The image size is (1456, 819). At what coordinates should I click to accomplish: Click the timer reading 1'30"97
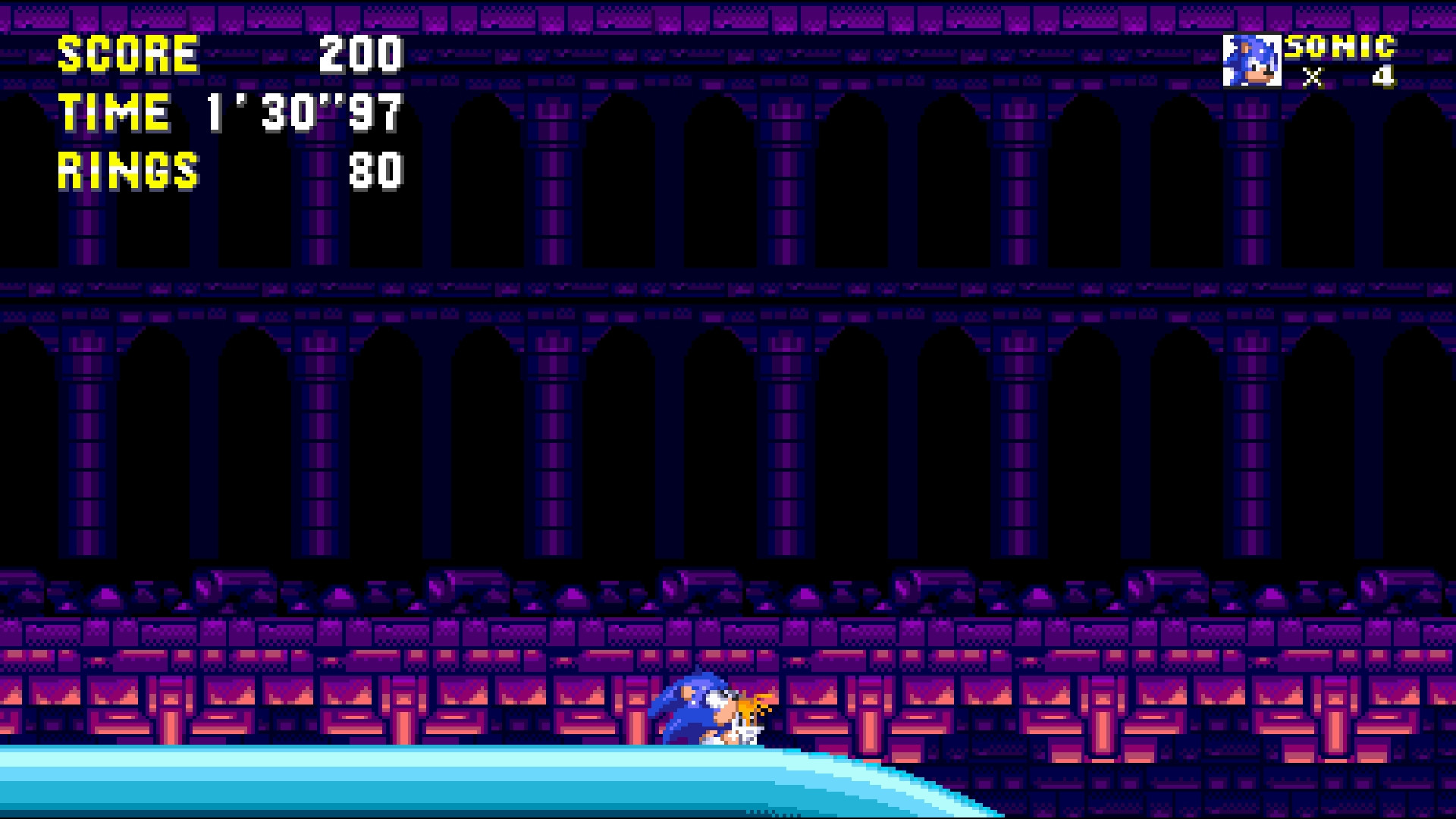pyautogui.click(x=302, y=114)
